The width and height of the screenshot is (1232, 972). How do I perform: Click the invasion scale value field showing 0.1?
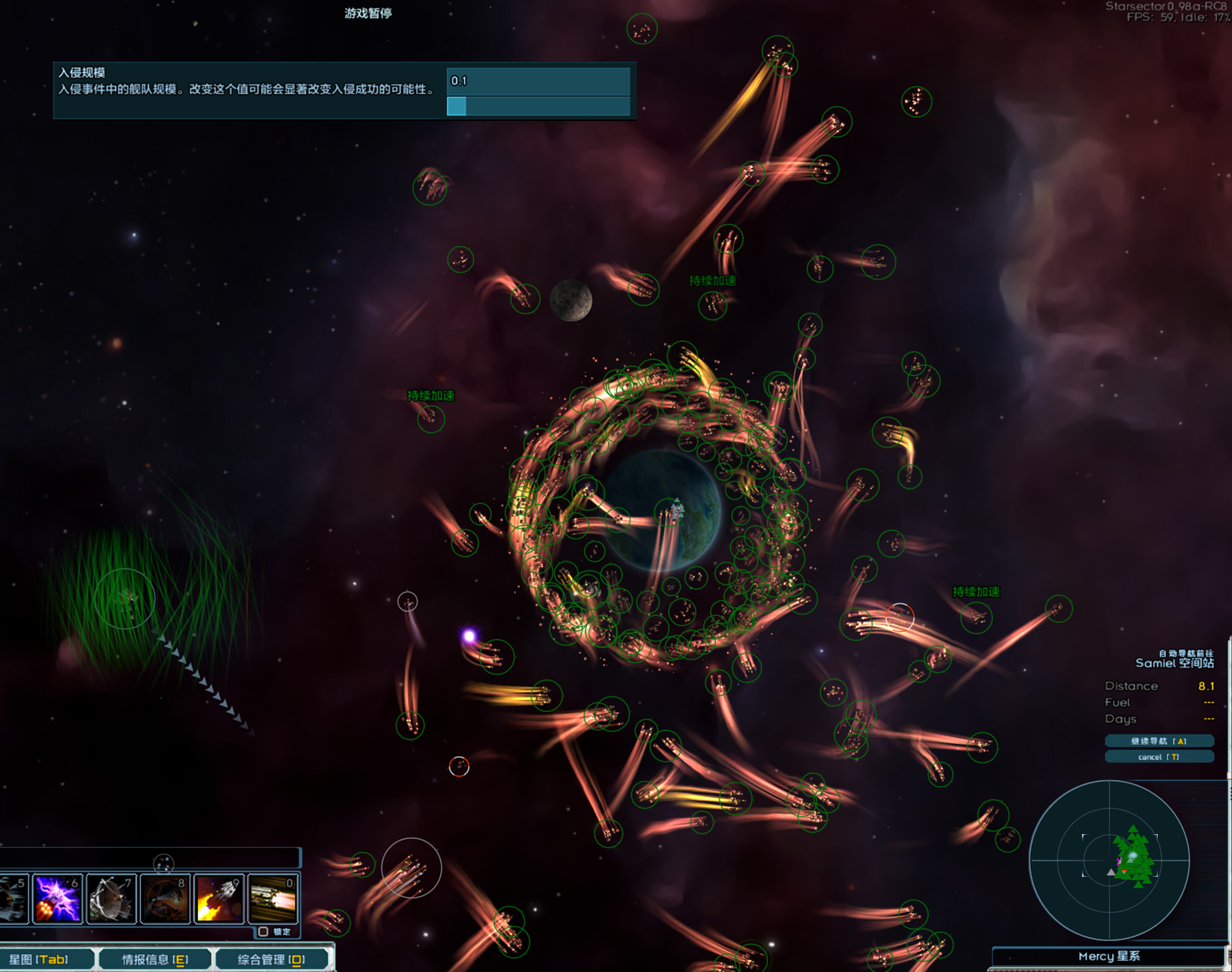(x=538, y=81)
